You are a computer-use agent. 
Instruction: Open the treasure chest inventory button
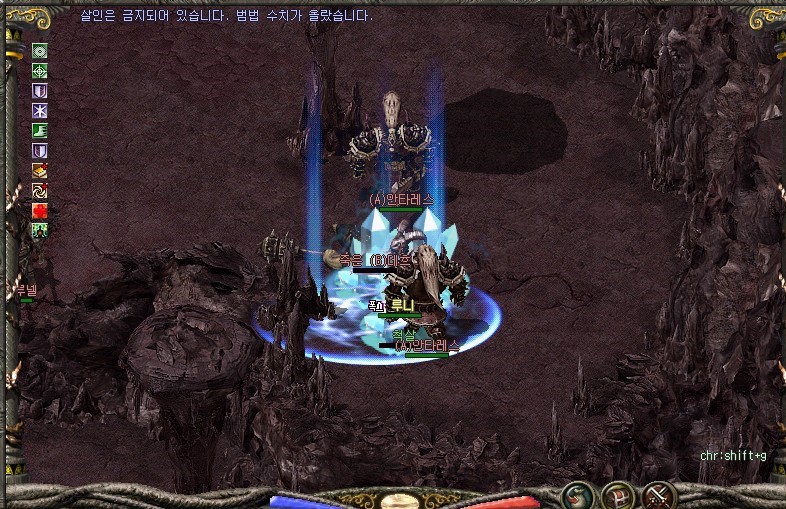(x=617, y=494)
